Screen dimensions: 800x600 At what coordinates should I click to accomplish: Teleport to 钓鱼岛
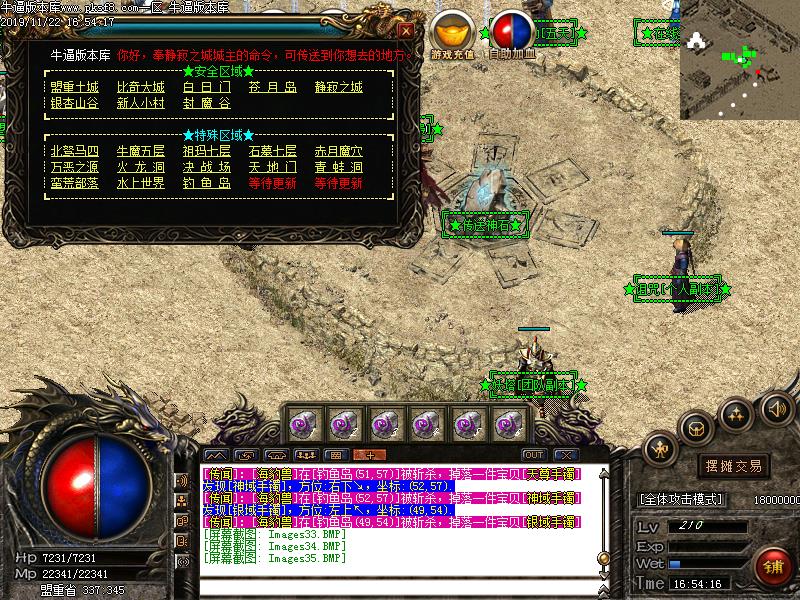point(206,183)
